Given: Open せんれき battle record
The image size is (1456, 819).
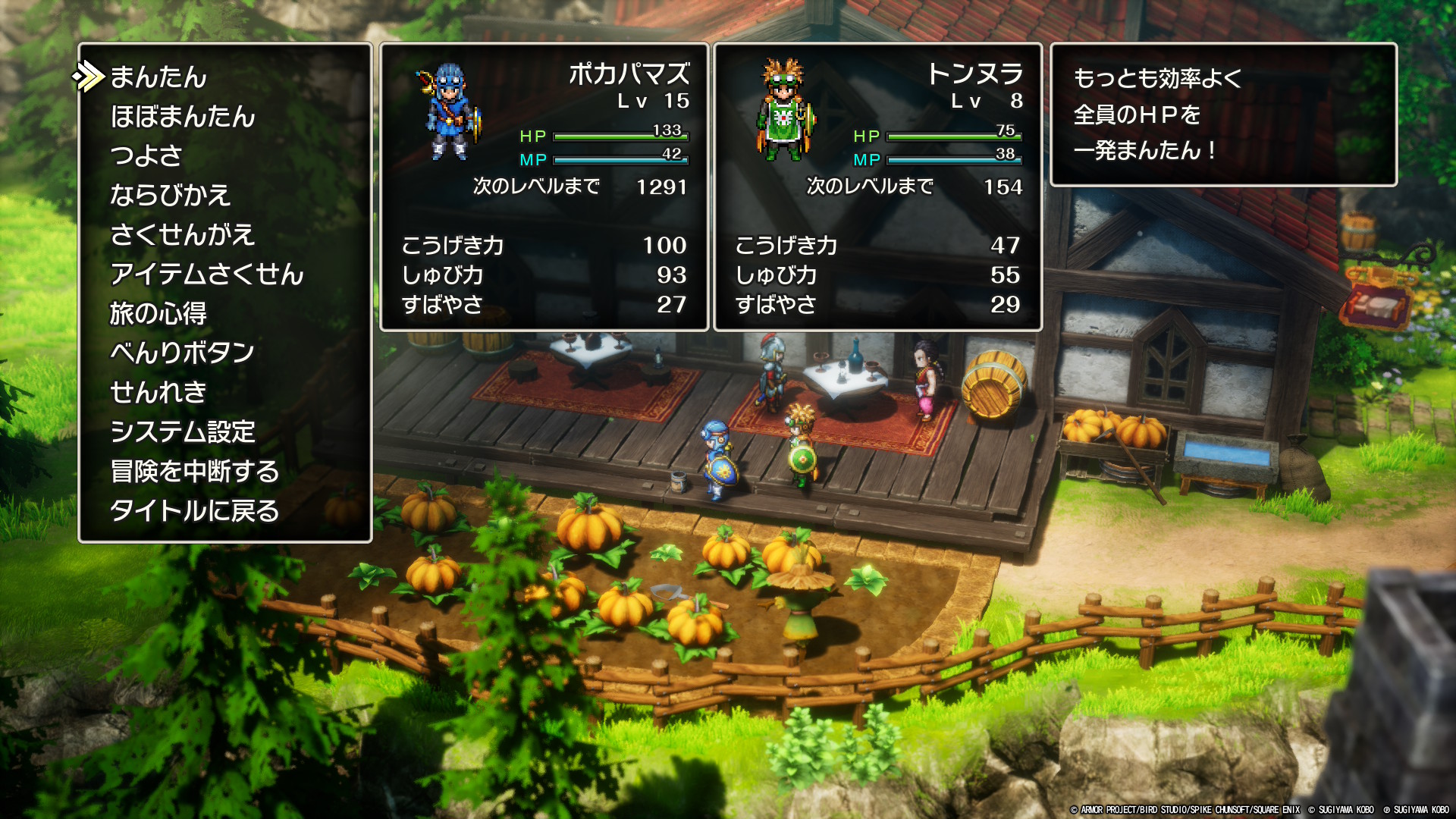Looking at the screenshot, I should 158,392.
